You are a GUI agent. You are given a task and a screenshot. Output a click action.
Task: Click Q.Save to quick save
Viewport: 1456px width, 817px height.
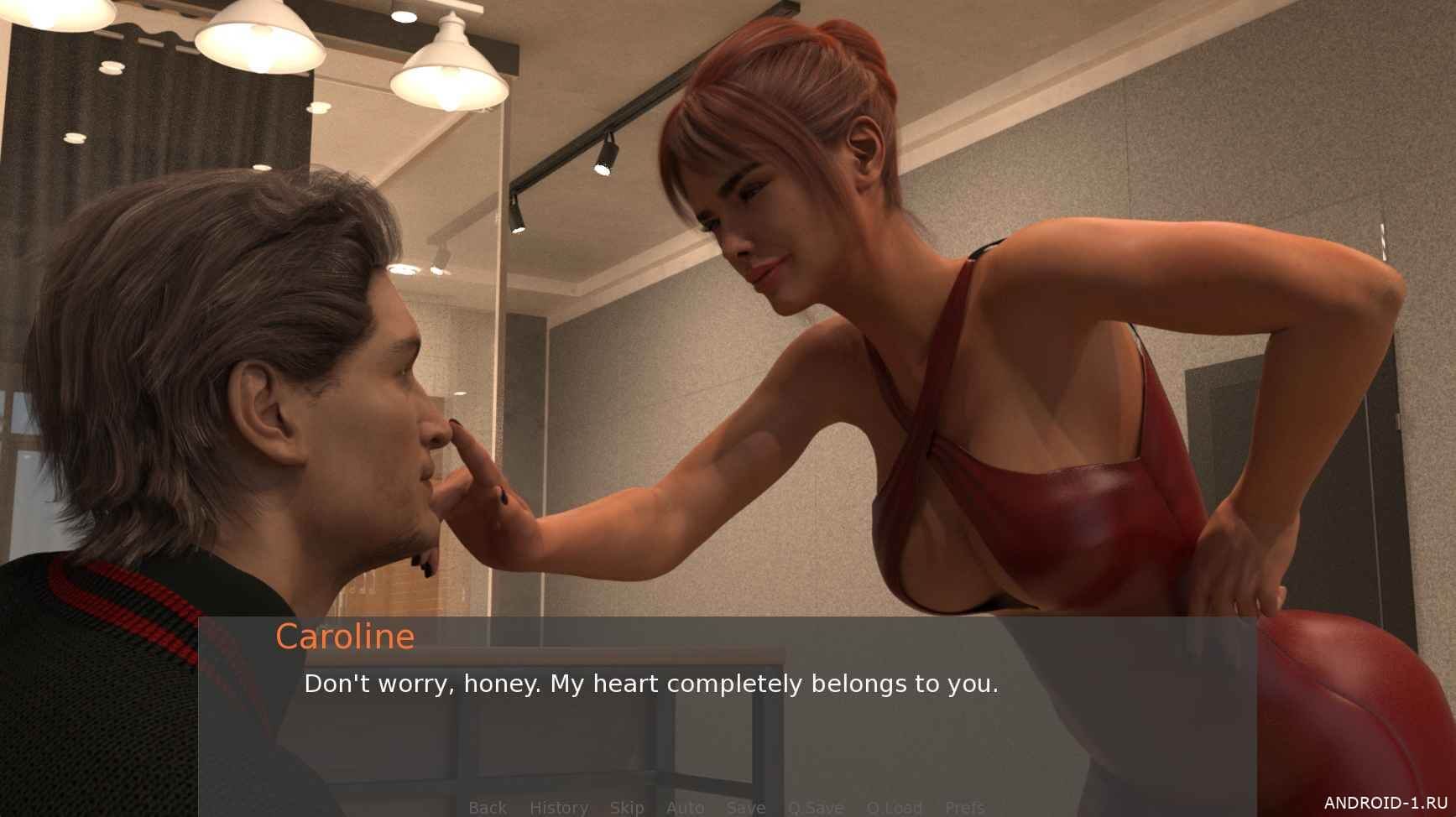[816, 807]
